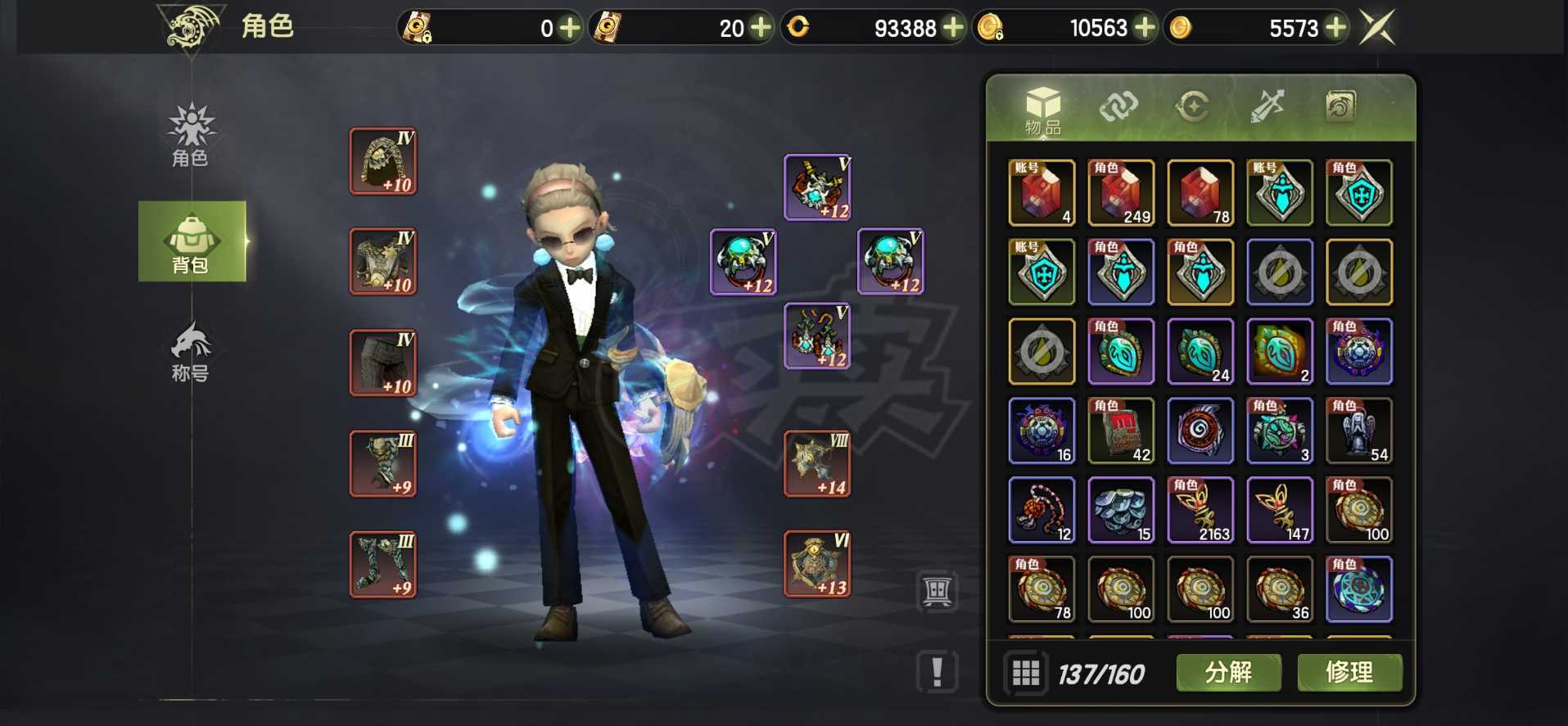
Task: Select the +14 main weapon slot
Action: 817,464
